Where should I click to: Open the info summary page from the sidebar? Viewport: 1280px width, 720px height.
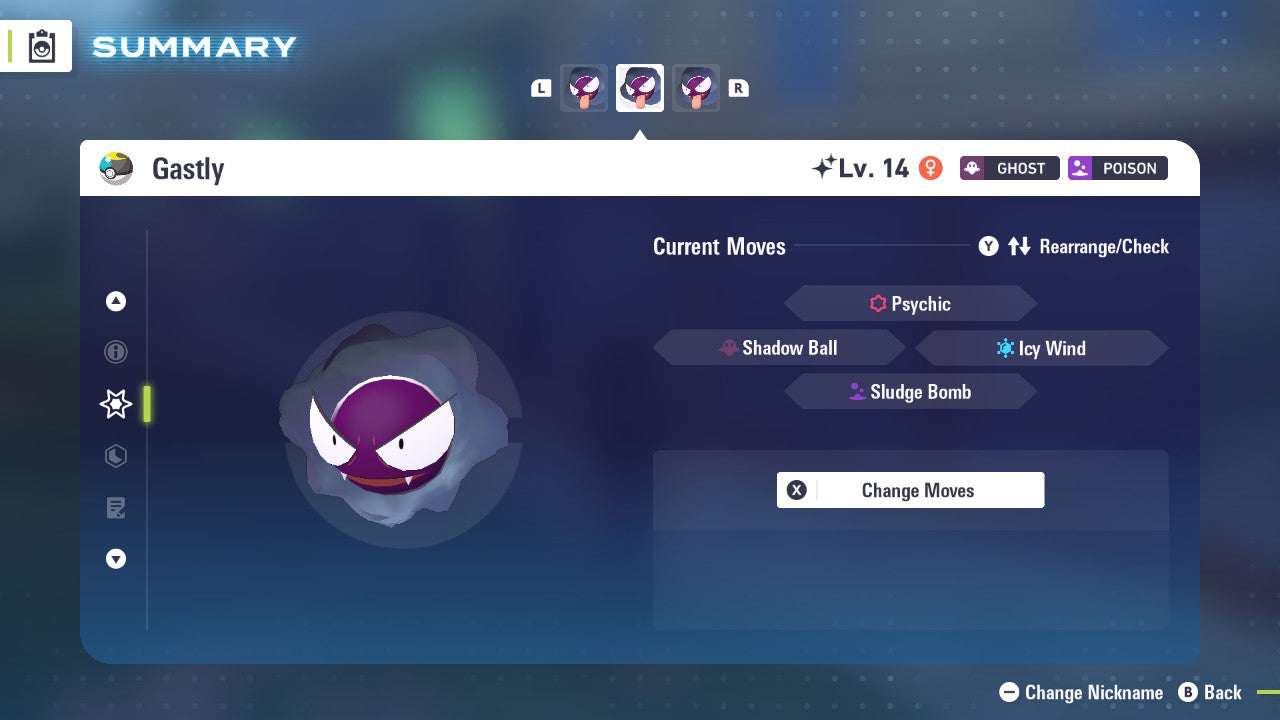click(116, 352)
